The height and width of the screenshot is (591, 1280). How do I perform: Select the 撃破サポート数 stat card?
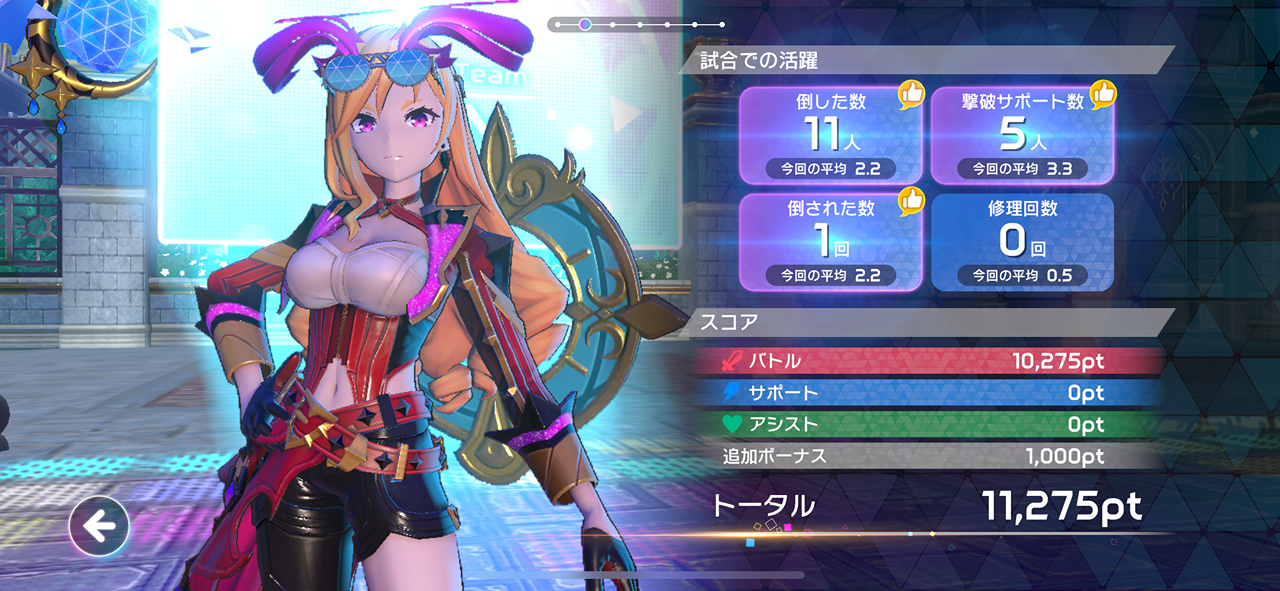1022,135
